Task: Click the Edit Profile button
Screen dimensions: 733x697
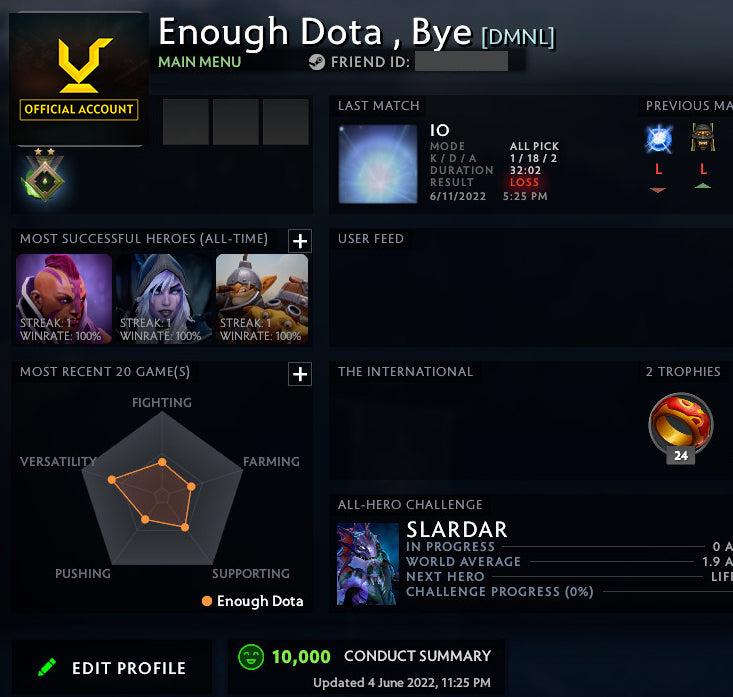Action: pyautogui.click(x=112, y=668)
